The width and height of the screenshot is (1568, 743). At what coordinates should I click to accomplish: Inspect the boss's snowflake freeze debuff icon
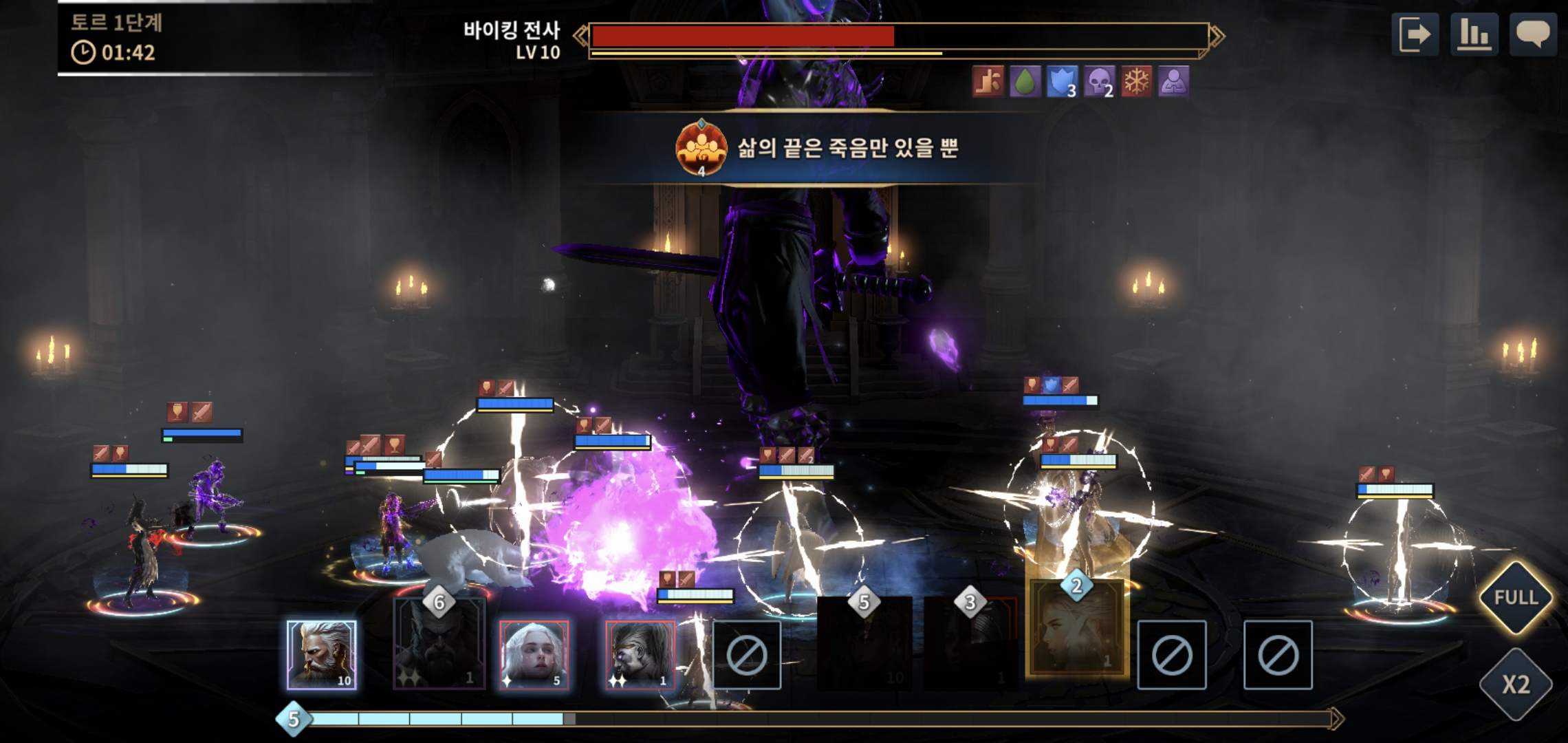(1136, 82)
